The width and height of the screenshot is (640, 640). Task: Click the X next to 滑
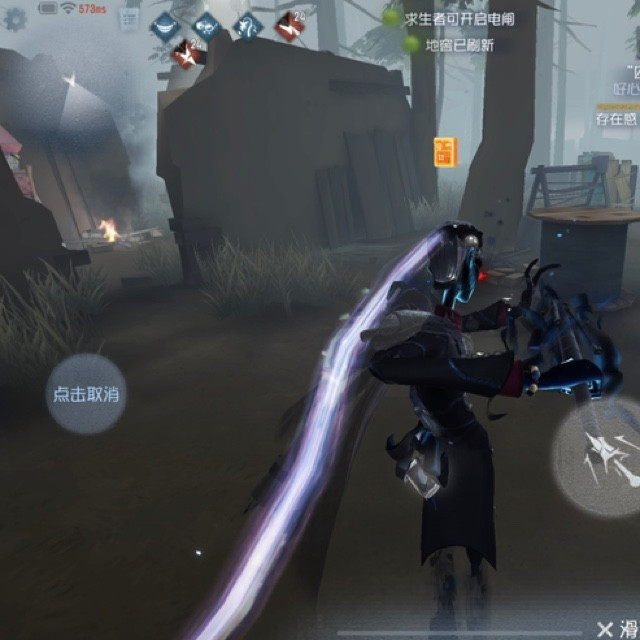[x=604, y=628]
